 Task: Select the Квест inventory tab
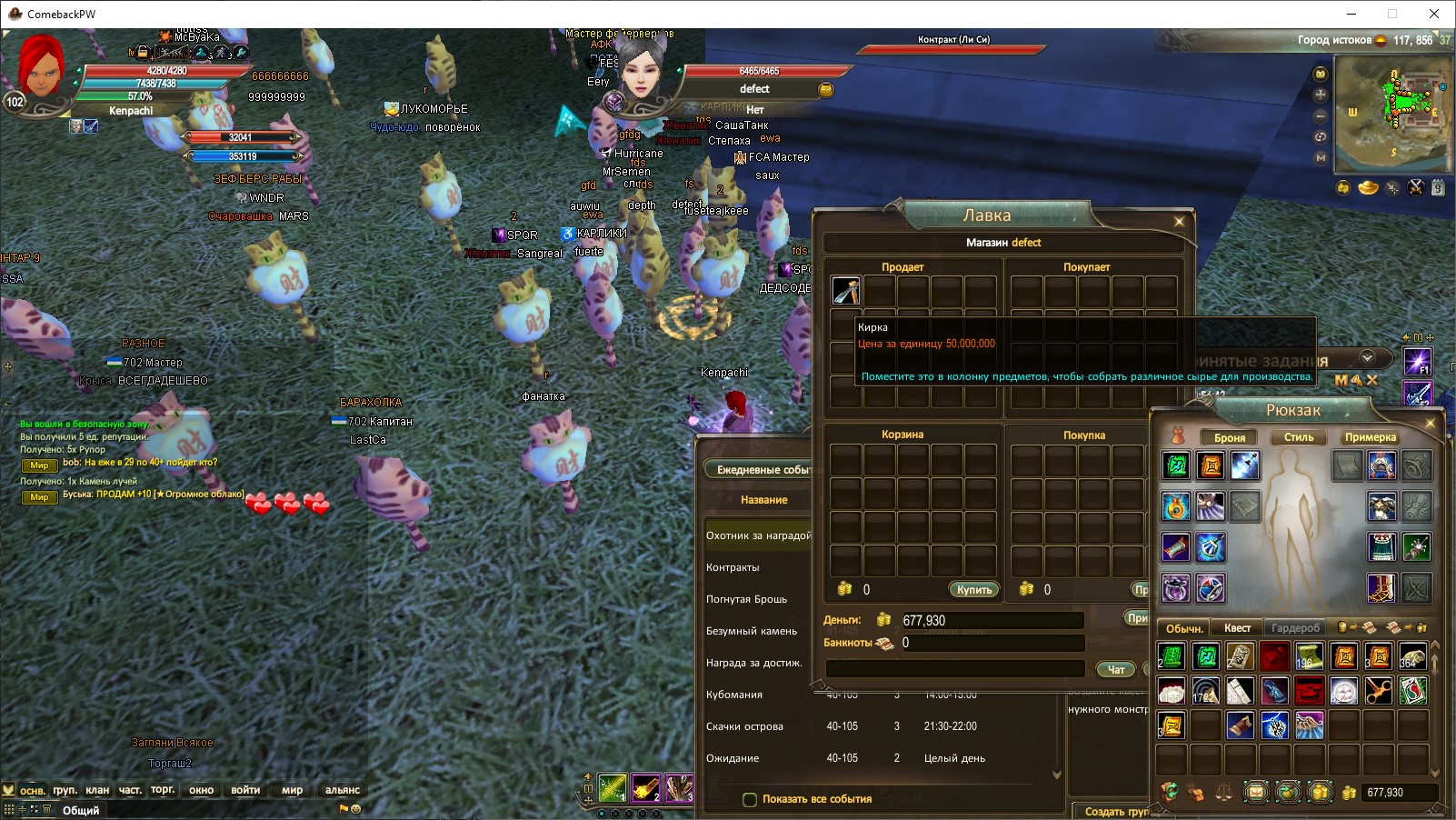[1237, 628]
